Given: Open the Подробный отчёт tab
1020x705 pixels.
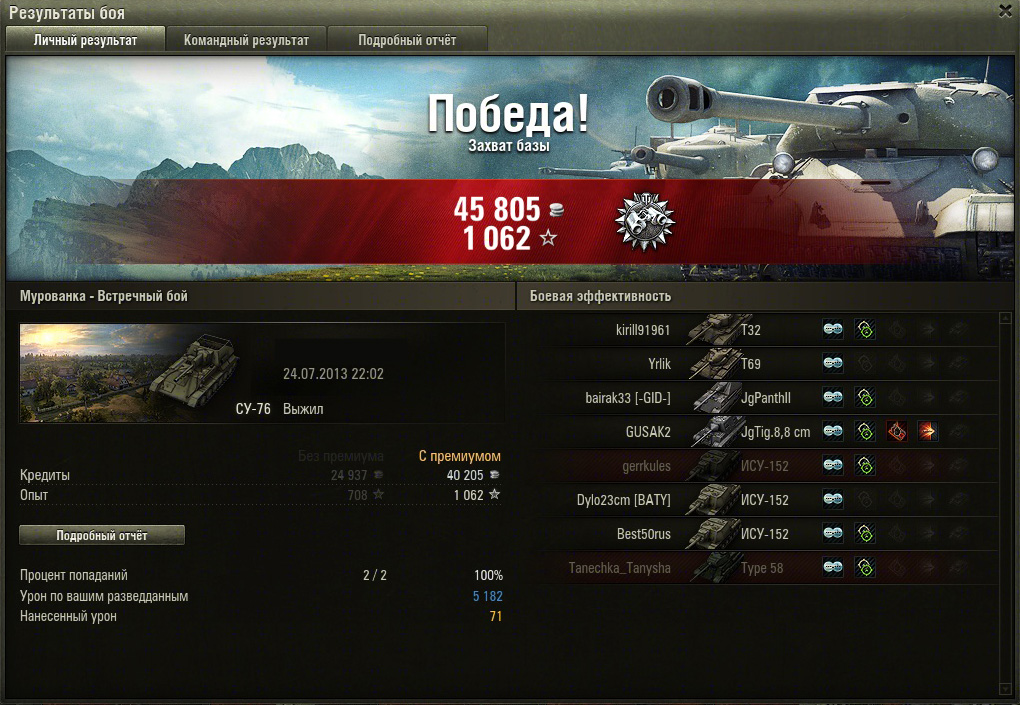Looking at the screenshot, I should [x=407, y=40].
